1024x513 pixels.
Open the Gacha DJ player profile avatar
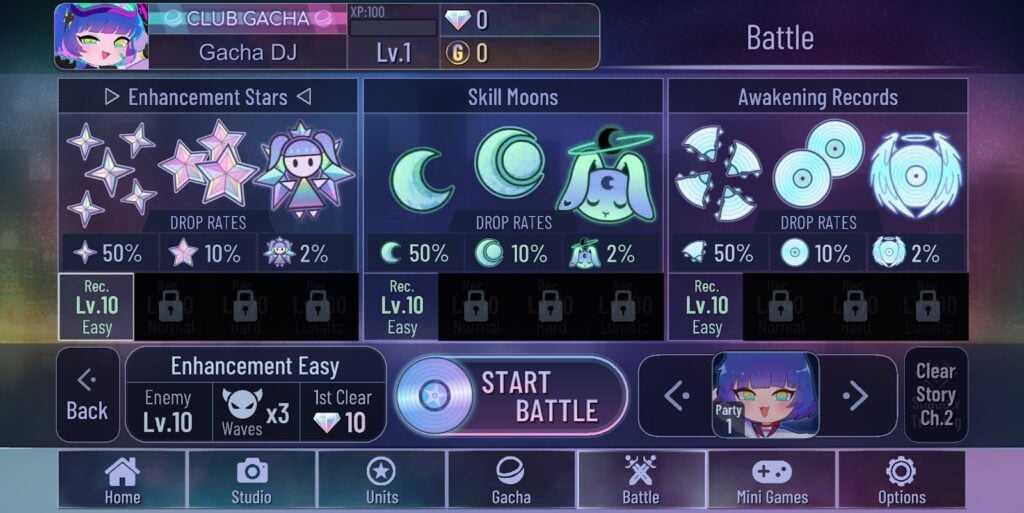101,36
